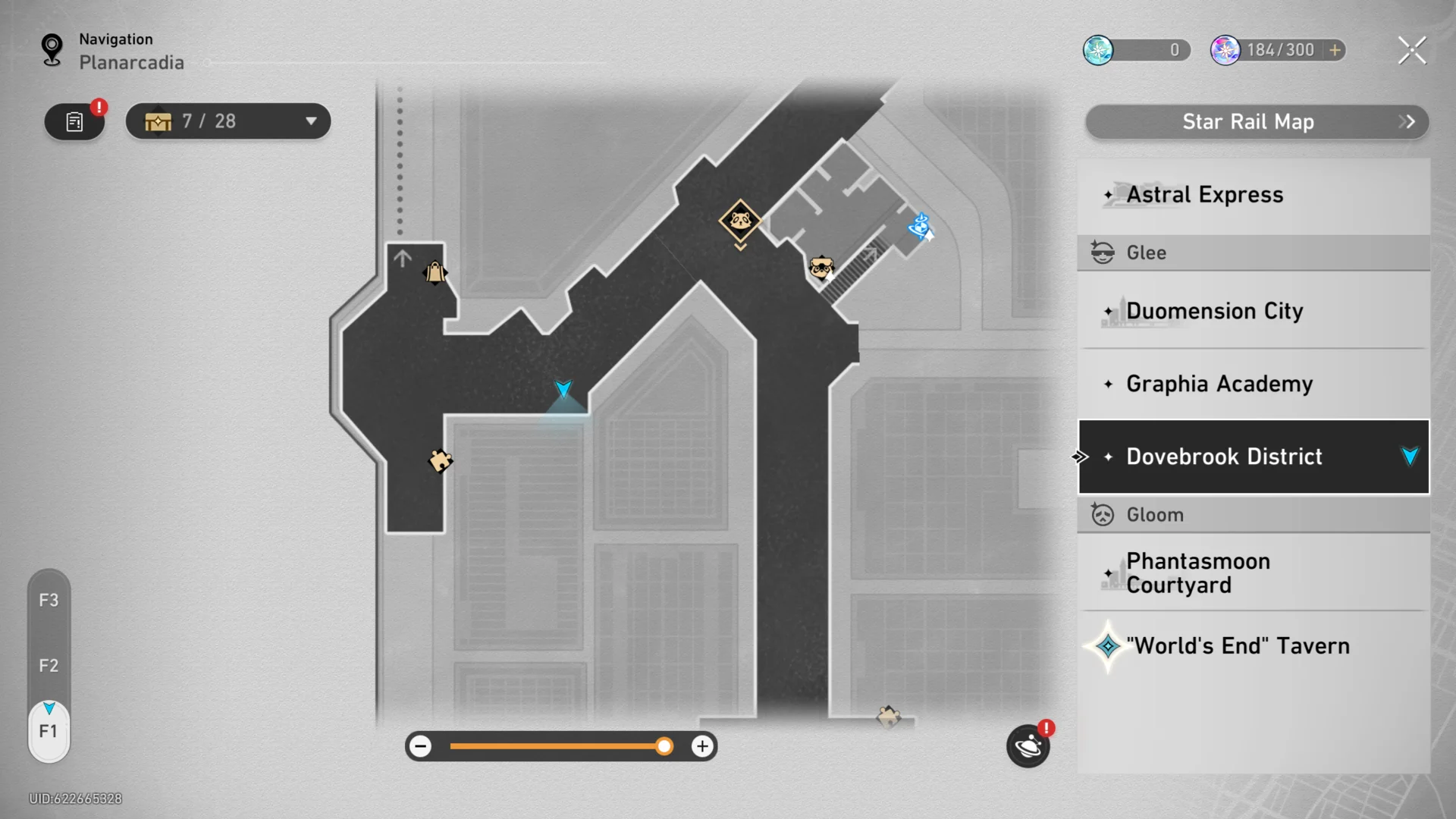
Task: Click the plus button to zoom map in
Action: click(x=702, y=746)
